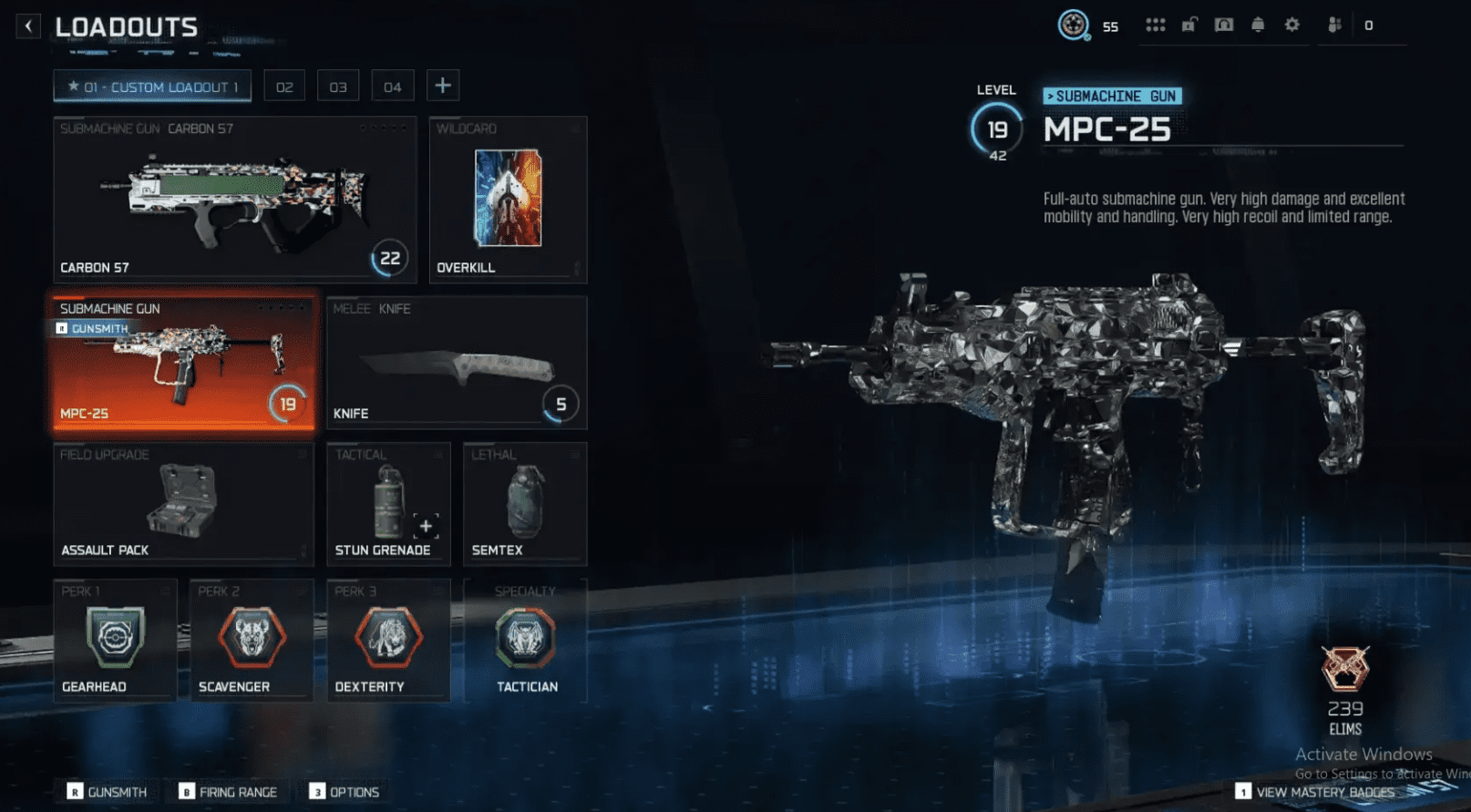The height and width of the screenshot is (812, 1471).
Task: Switch to loadout tab 04
Action: pos(392,86)
